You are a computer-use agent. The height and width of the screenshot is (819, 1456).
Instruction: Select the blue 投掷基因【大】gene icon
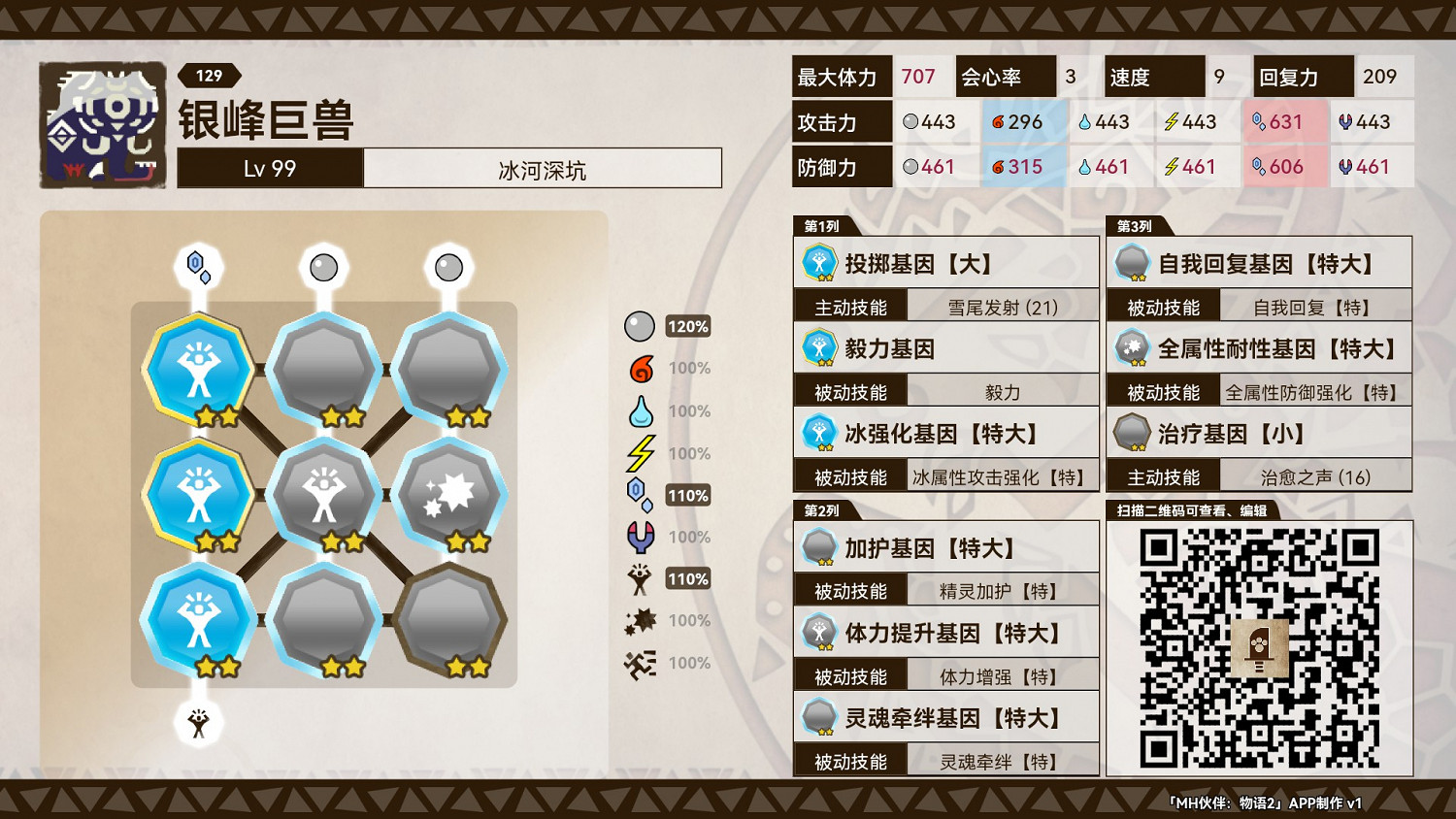820,263
